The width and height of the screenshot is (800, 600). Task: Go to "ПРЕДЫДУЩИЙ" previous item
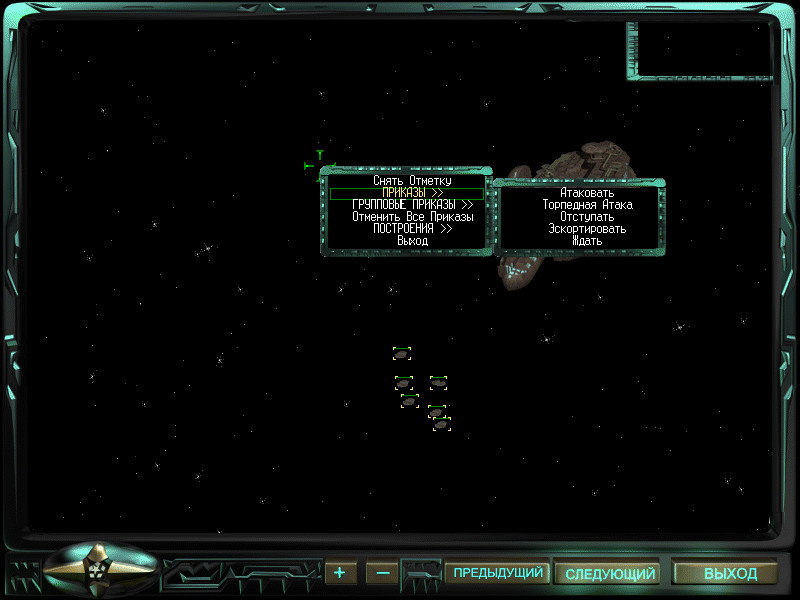point(498,573)
